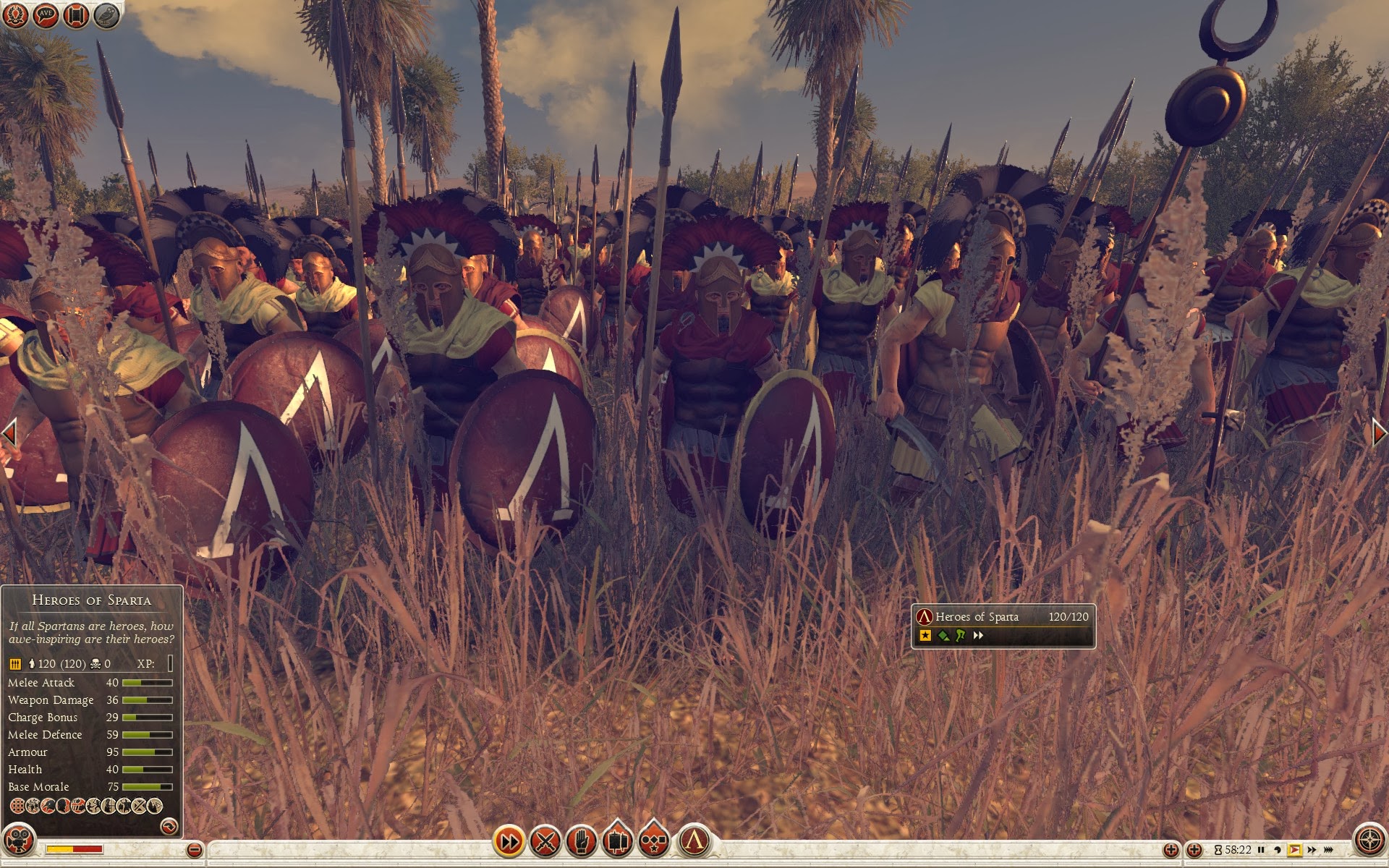Open the banners group button
The image size is (1389, 868).
(617, 841)
